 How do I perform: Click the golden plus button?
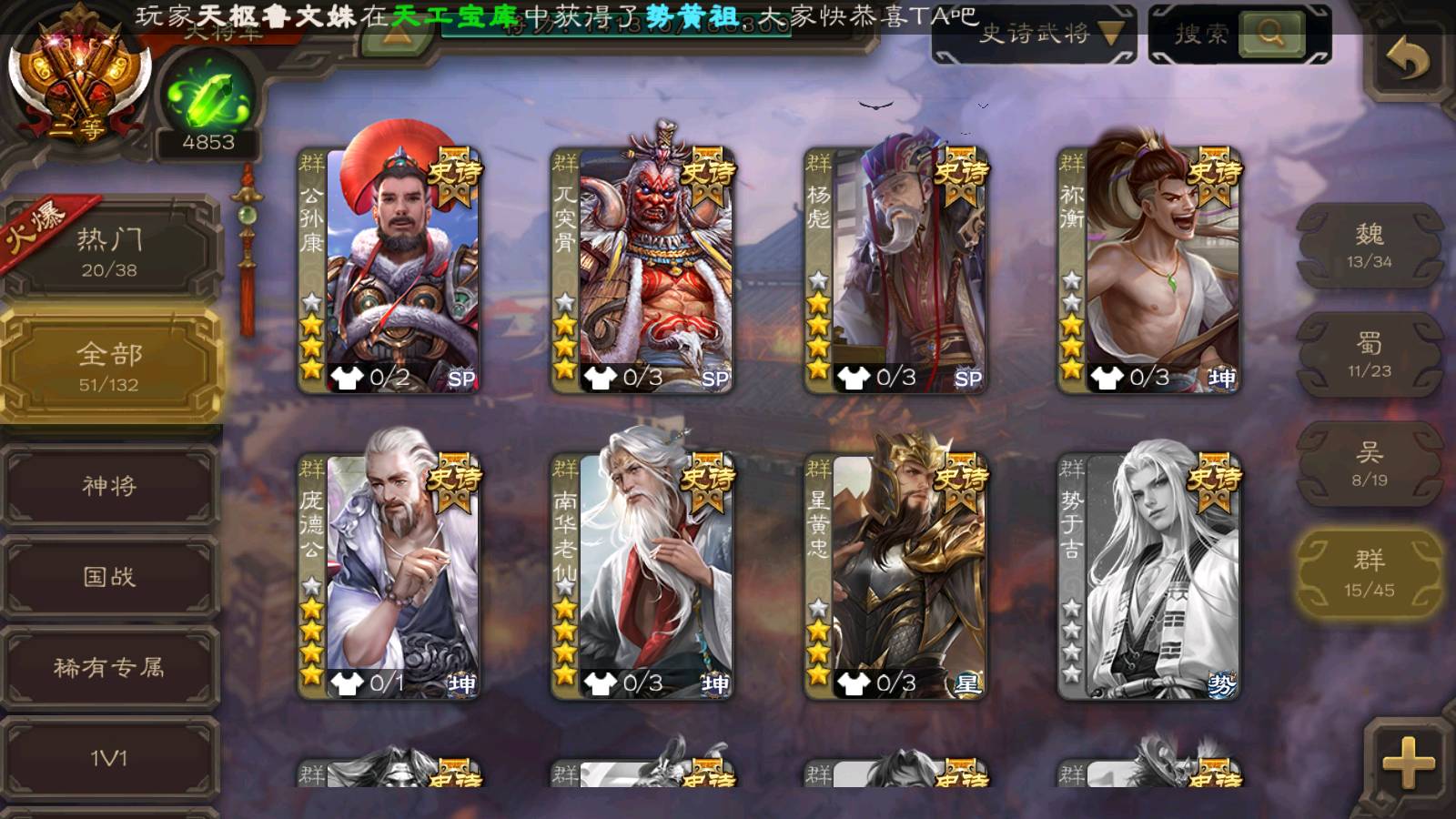1407,761
